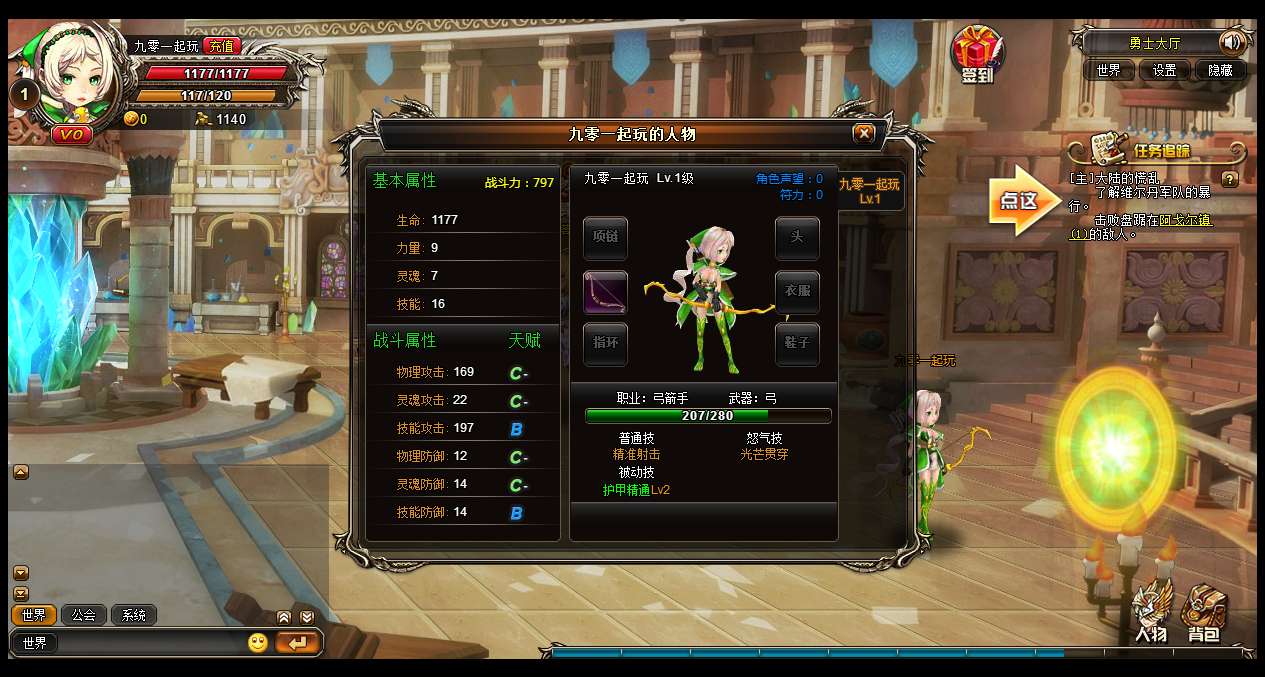
Task: Switch chat to the 系统 system tab
Action: point(134,615)
